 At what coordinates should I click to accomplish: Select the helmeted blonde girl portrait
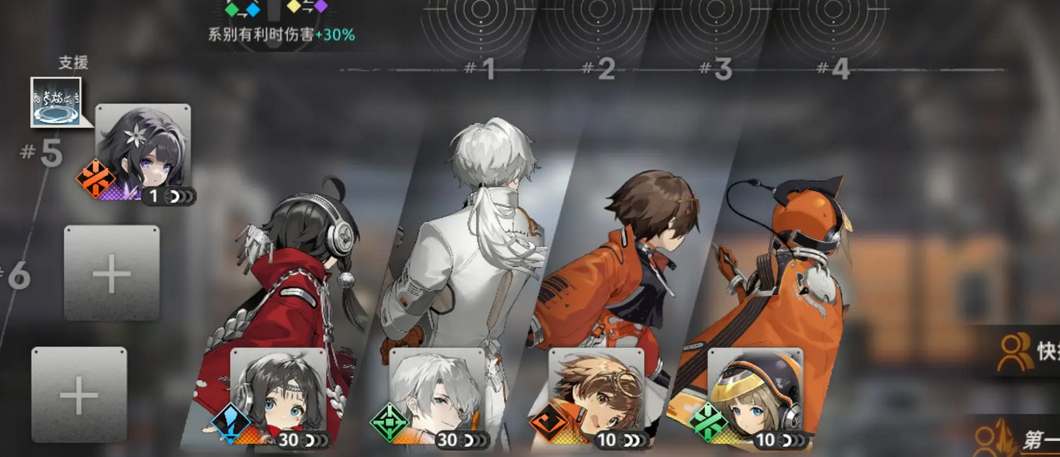(755, 390)
